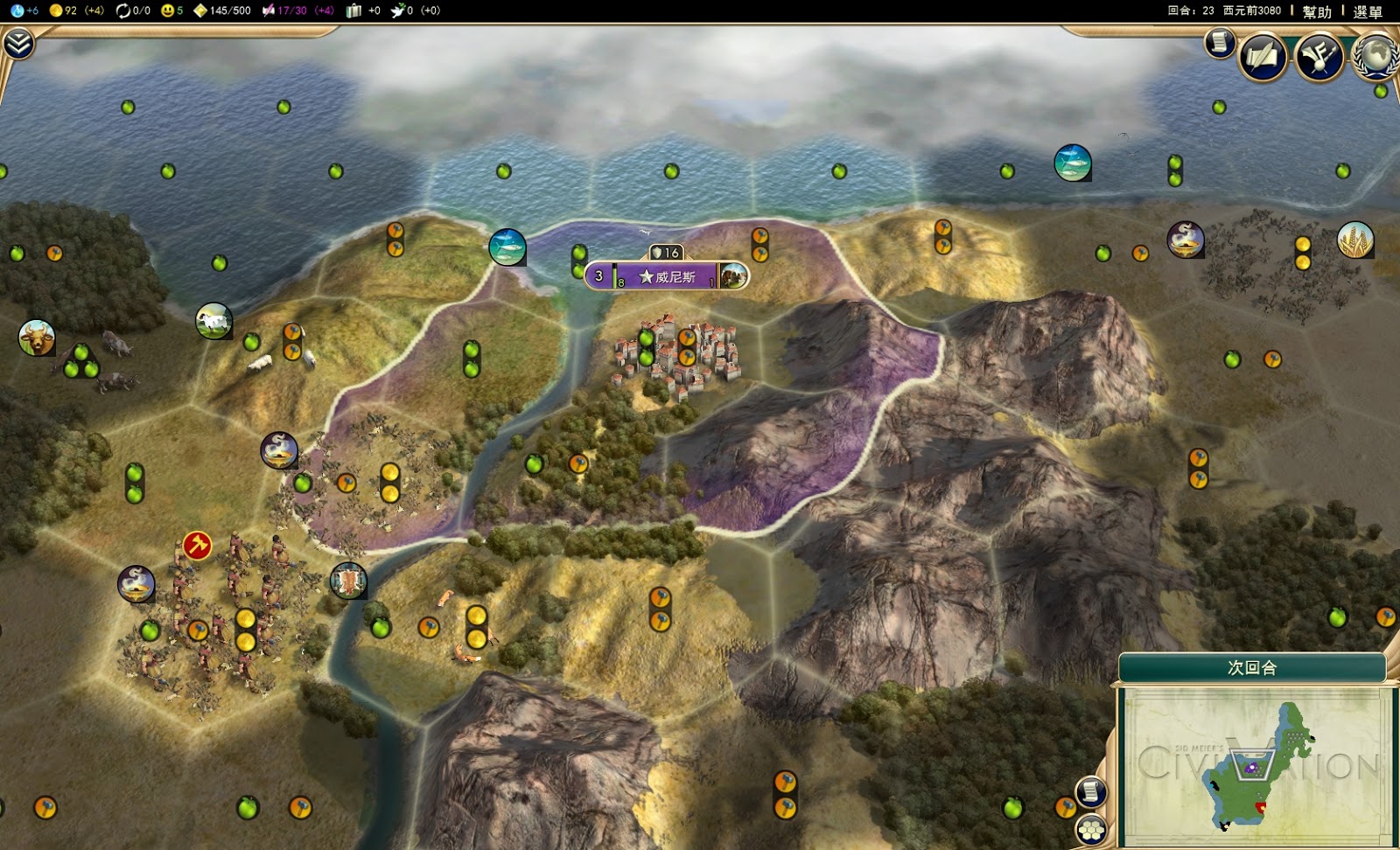End the turn with 次回合 button
The width and height of the screenshot is (1400, 850).
click(x=1251, y=668)
